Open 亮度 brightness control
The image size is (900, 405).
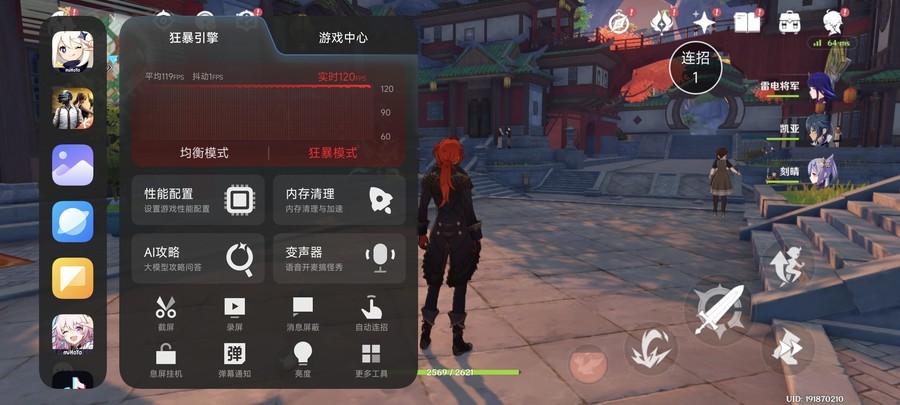tap(303, 359)
